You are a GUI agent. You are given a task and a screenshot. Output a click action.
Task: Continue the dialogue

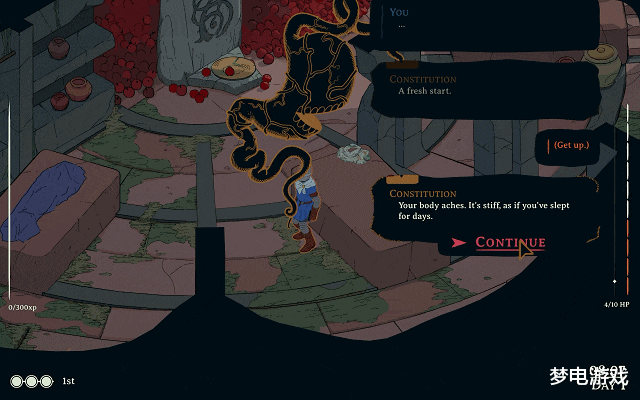[x=509, y=243]
